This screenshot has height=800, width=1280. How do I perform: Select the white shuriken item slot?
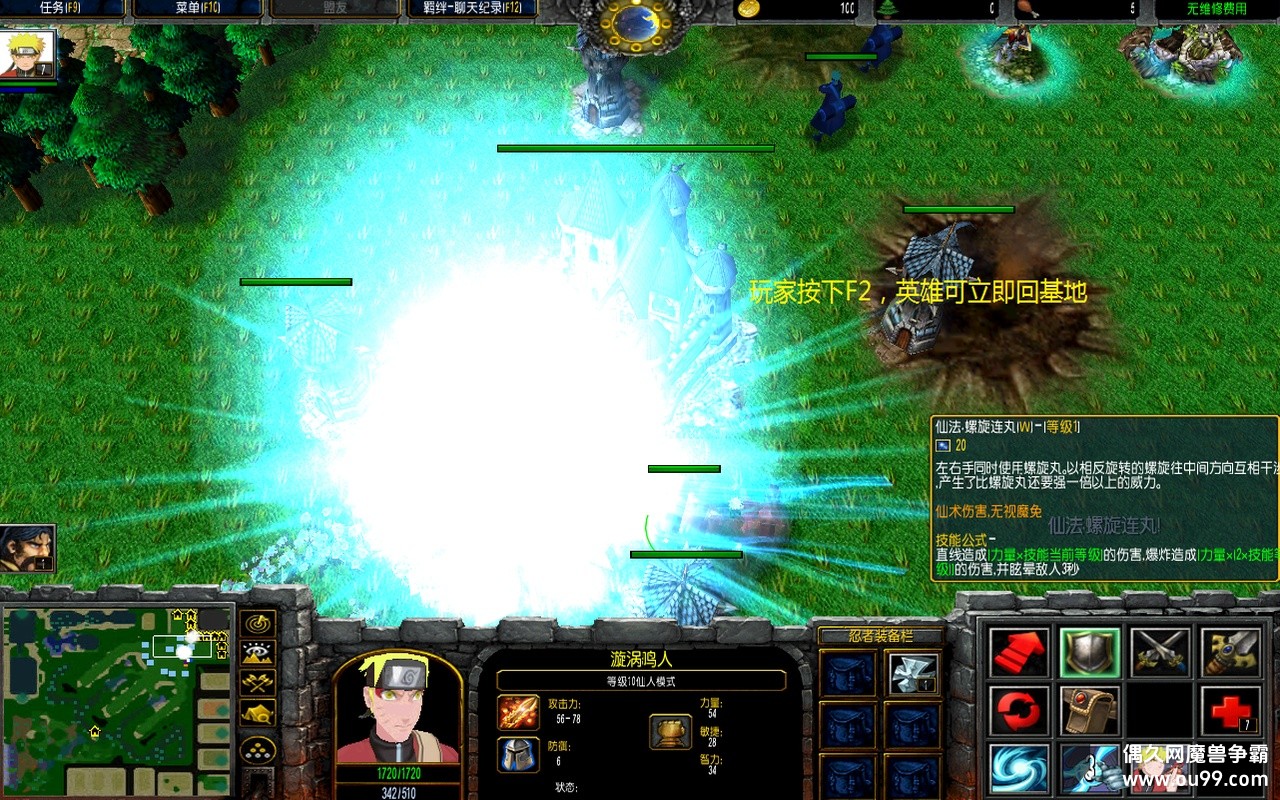coord(912,674)
